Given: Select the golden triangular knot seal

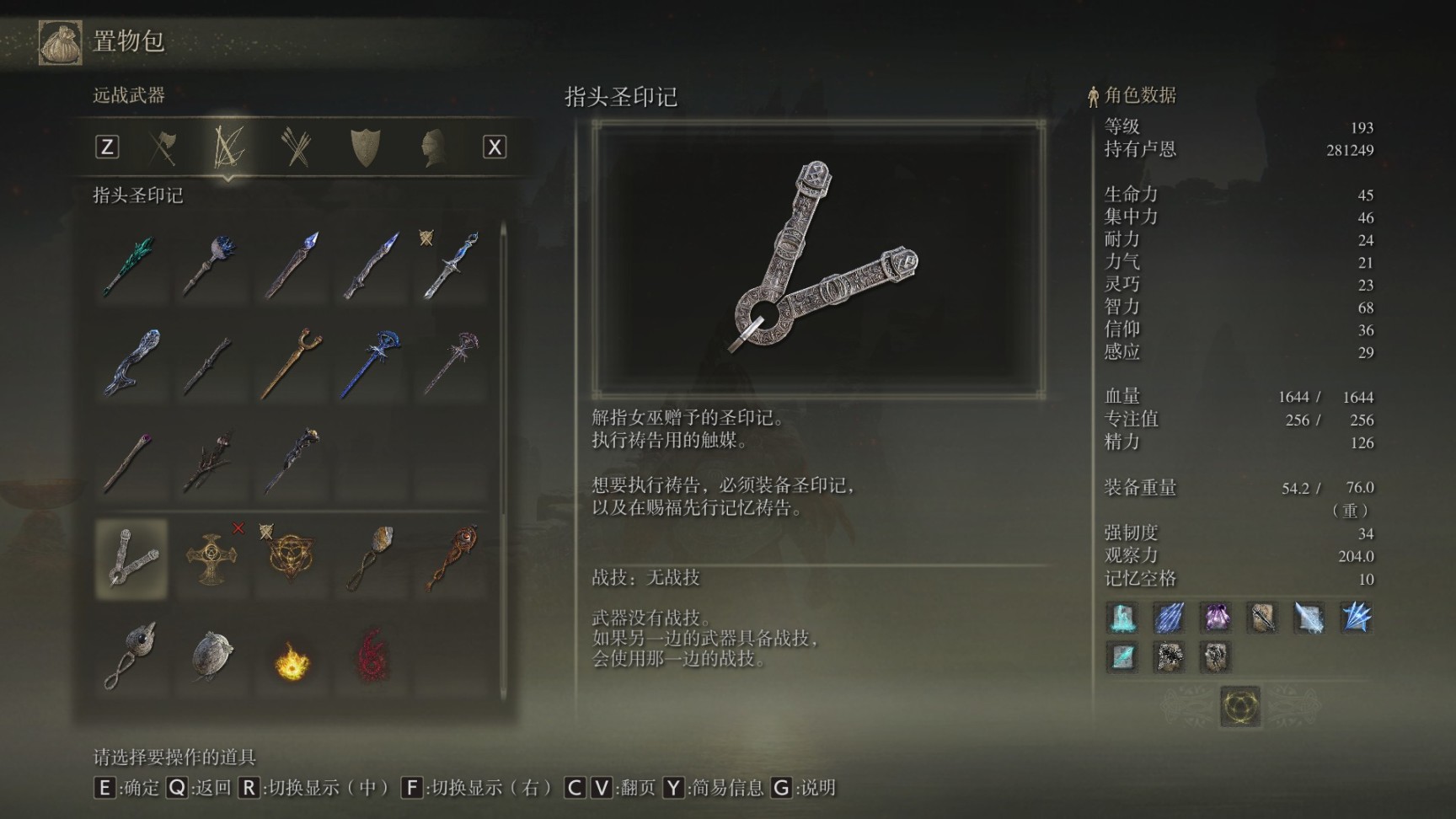Looking at the screenshot, I should coord(289,559).
